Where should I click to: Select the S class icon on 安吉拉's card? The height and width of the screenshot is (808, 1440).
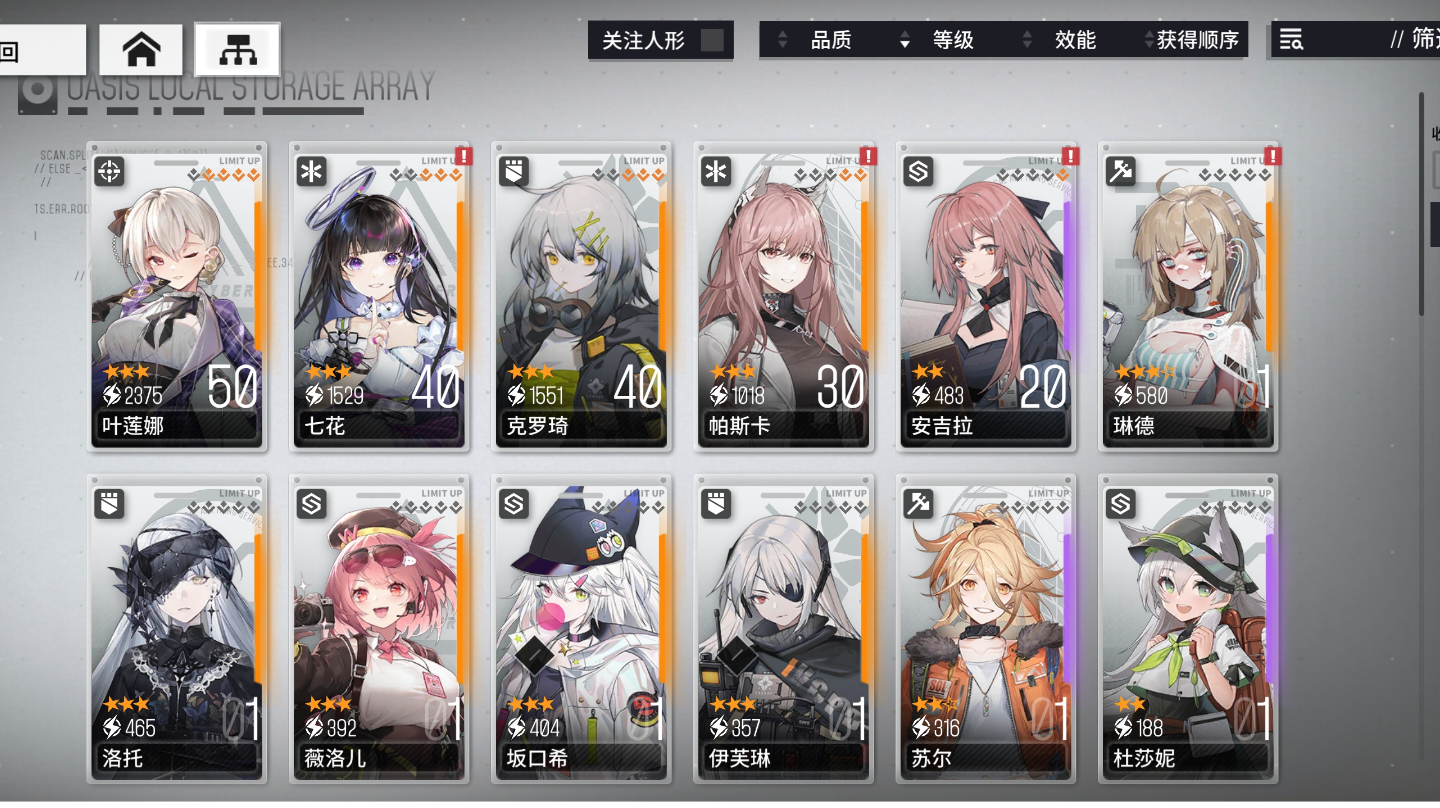[x=919, y=172]
